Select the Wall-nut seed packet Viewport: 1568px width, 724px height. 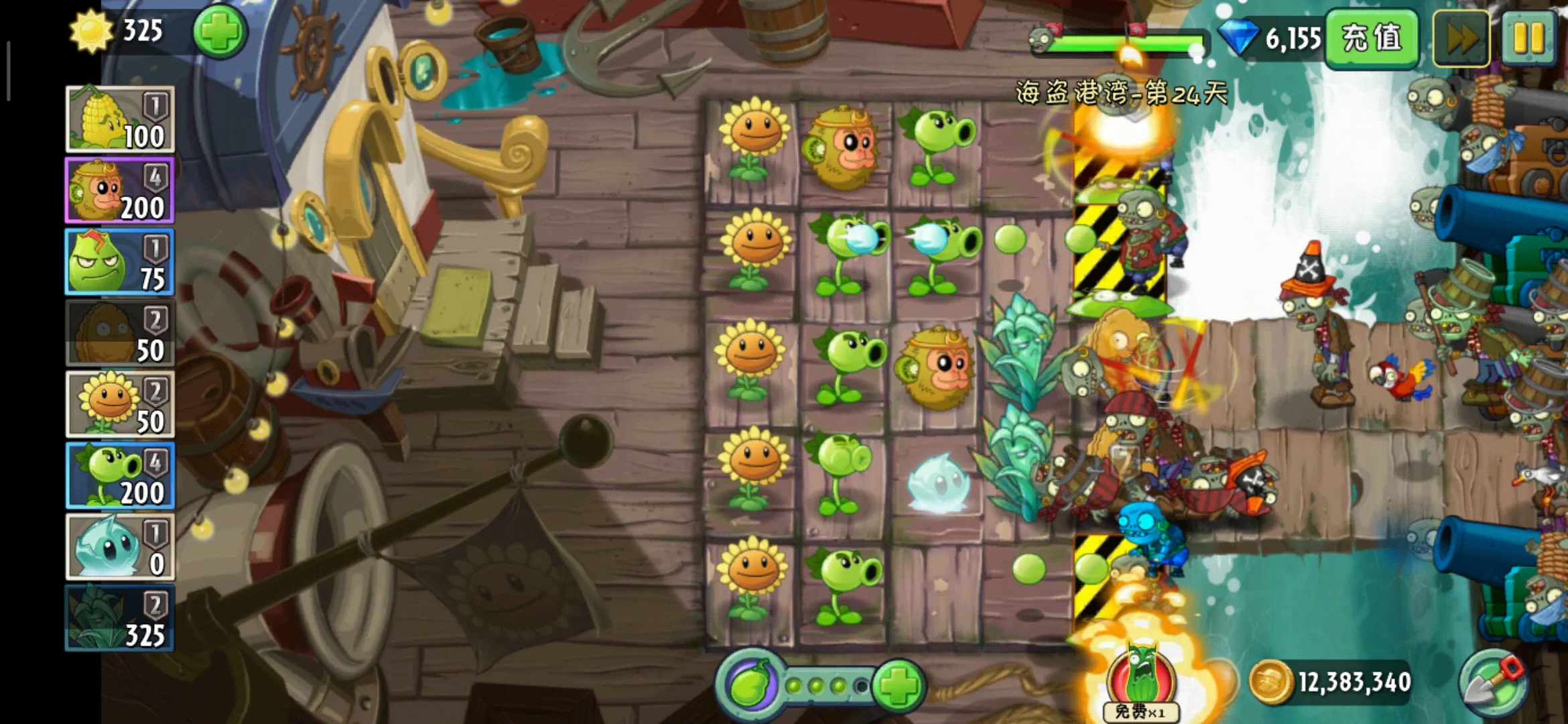[120, 333]
